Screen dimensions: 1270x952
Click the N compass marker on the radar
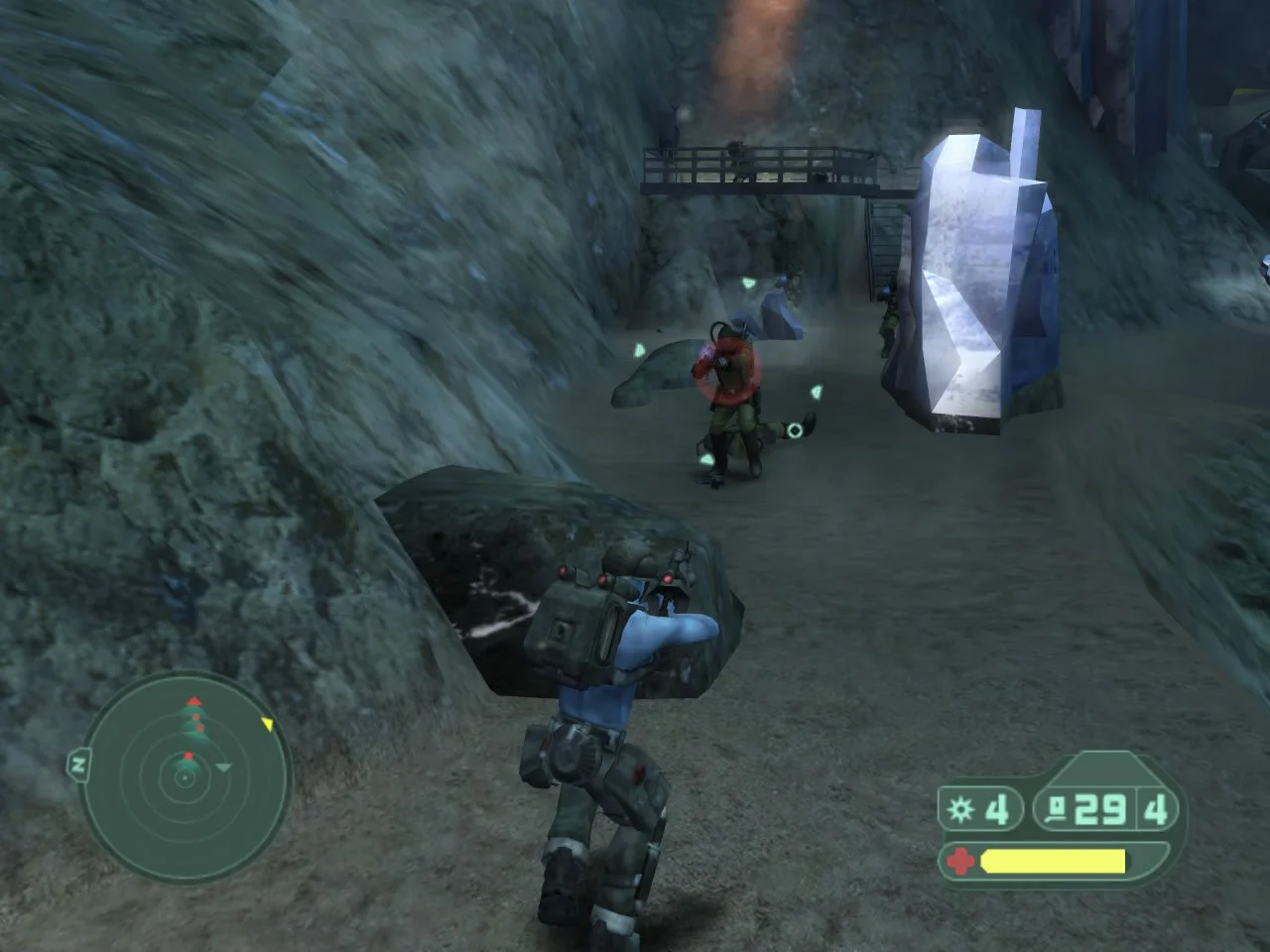[79, 765]
